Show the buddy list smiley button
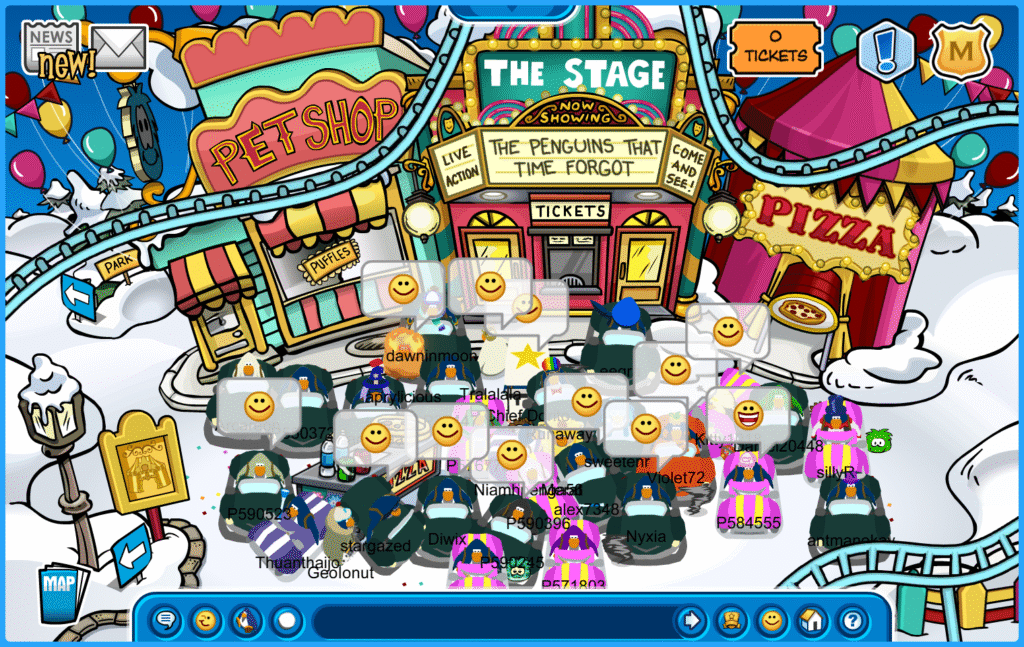 (771, 621)
